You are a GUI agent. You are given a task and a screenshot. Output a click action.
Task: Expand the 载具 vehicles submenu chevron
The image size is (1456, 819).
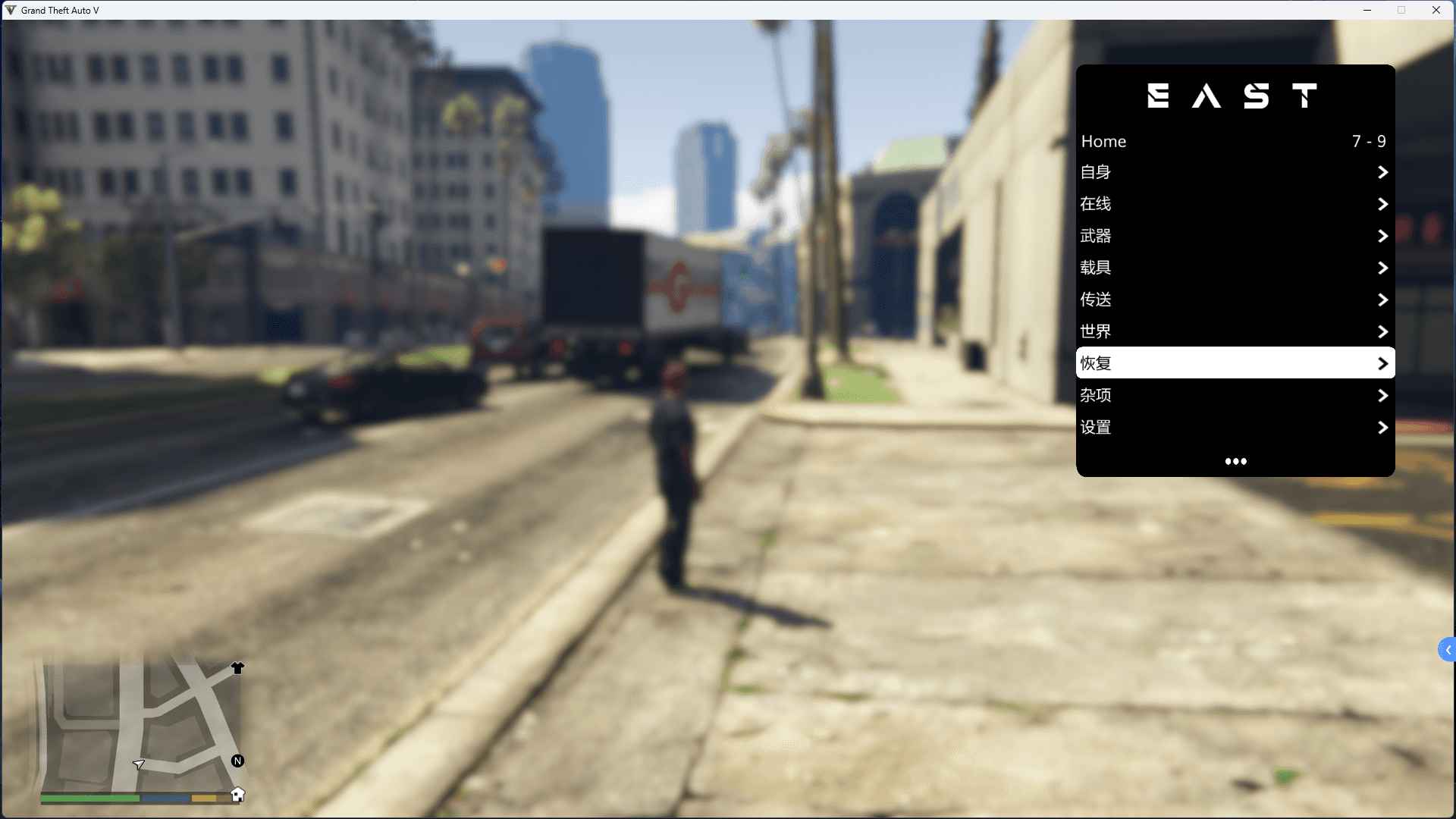[x=1382, y=268]
